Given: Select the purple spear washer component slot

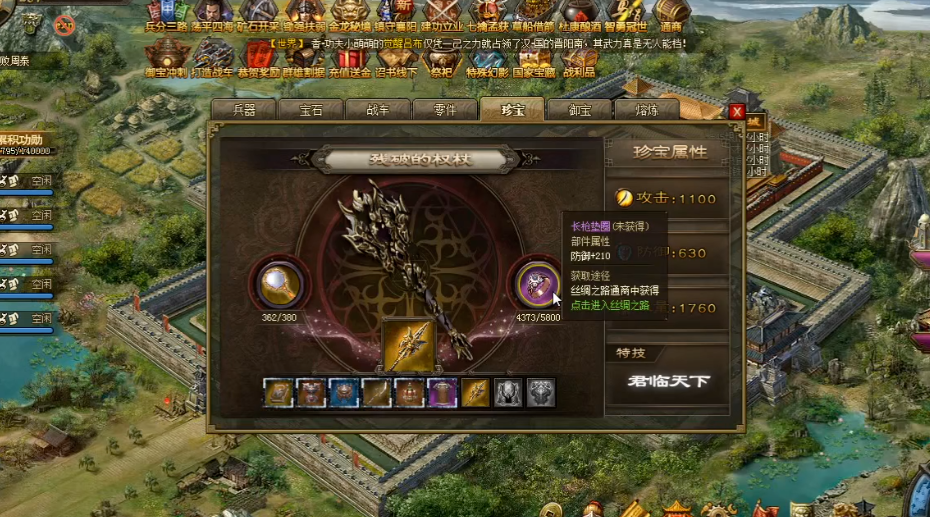Looking at the screenshot, I should pos(536,284).
